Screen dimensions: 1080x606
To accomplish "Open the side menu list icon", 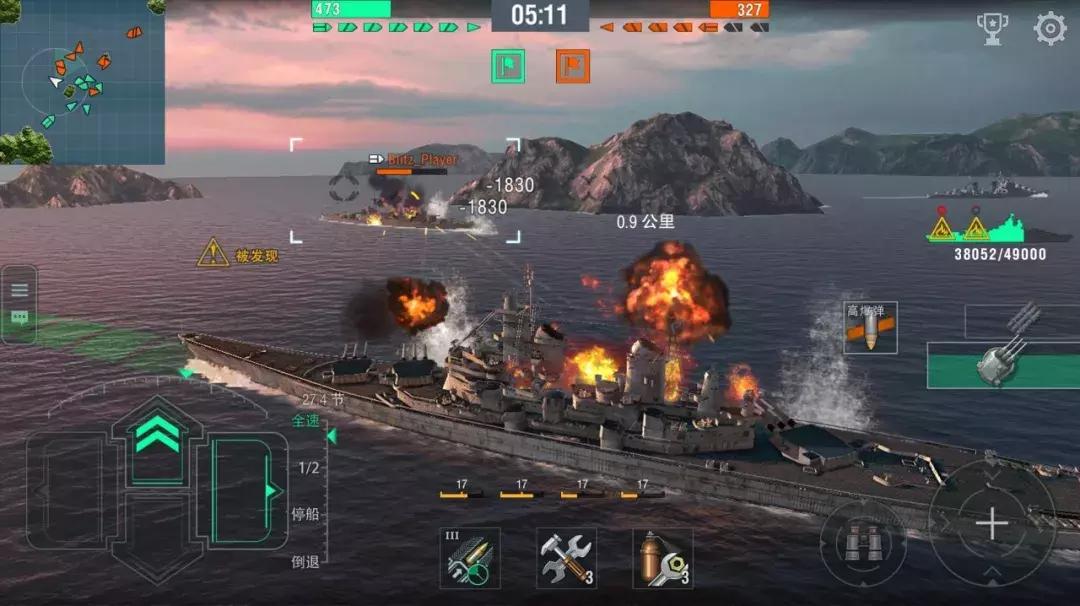I will tap(19, 290).
